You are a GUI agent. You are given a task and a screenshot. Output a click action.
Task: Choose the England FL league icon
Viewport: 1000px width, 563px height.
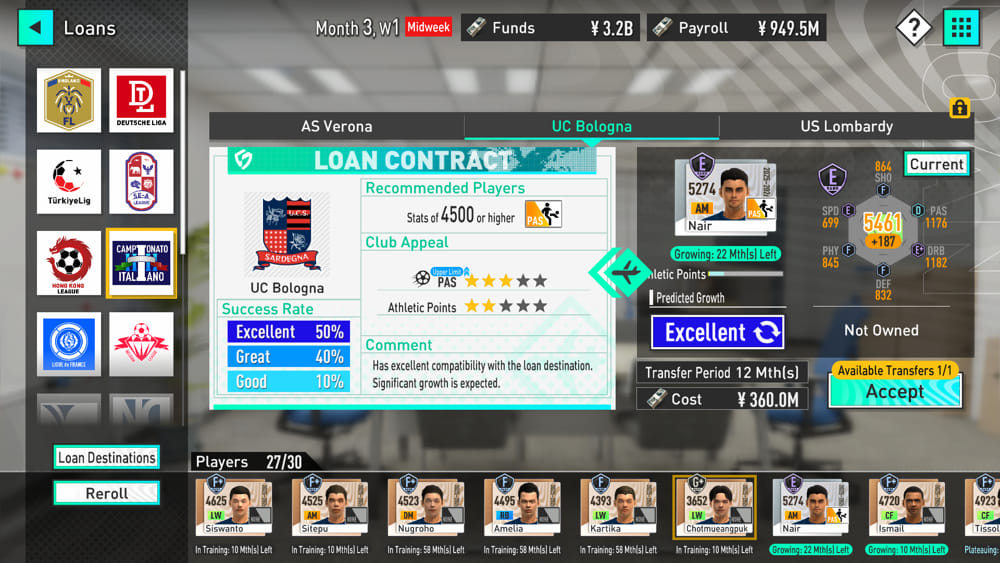tap(69, 100)
